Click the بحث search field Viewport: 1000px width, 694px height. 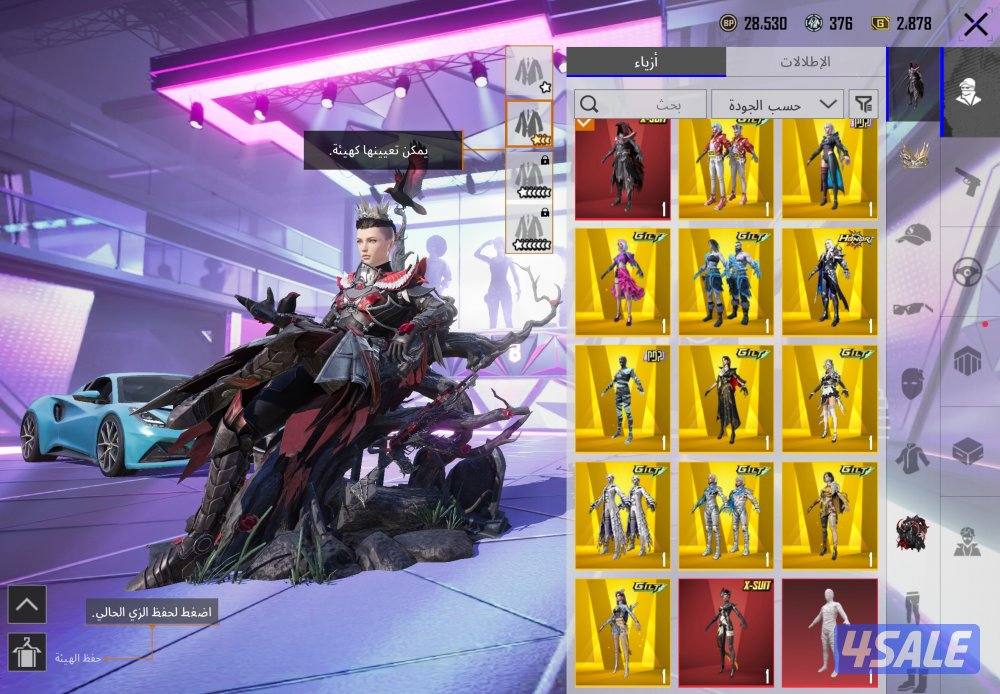point(640,103)
